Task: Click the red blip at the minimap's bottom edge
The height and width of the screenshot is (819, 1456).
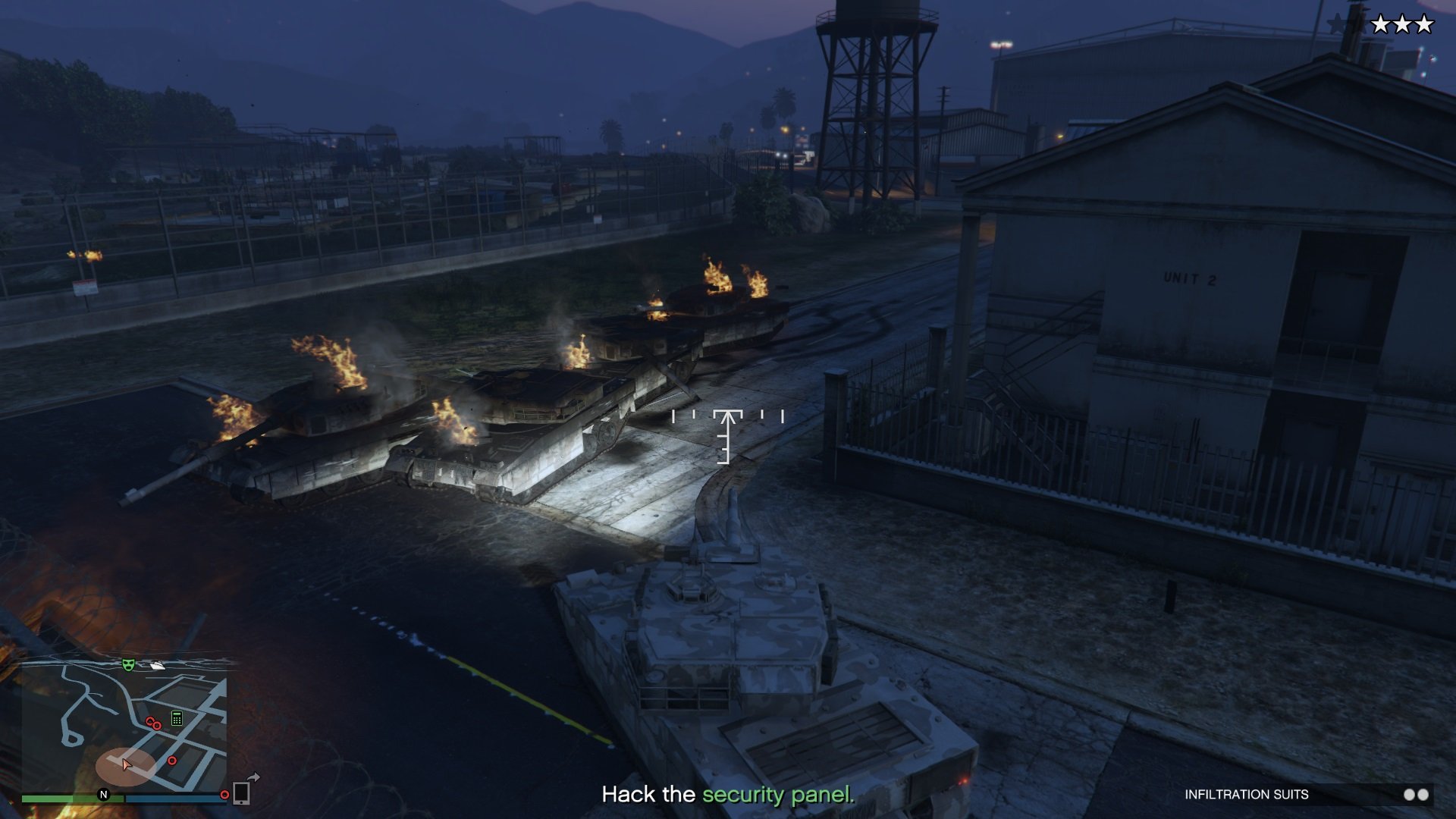Action: tap(224, 795)
